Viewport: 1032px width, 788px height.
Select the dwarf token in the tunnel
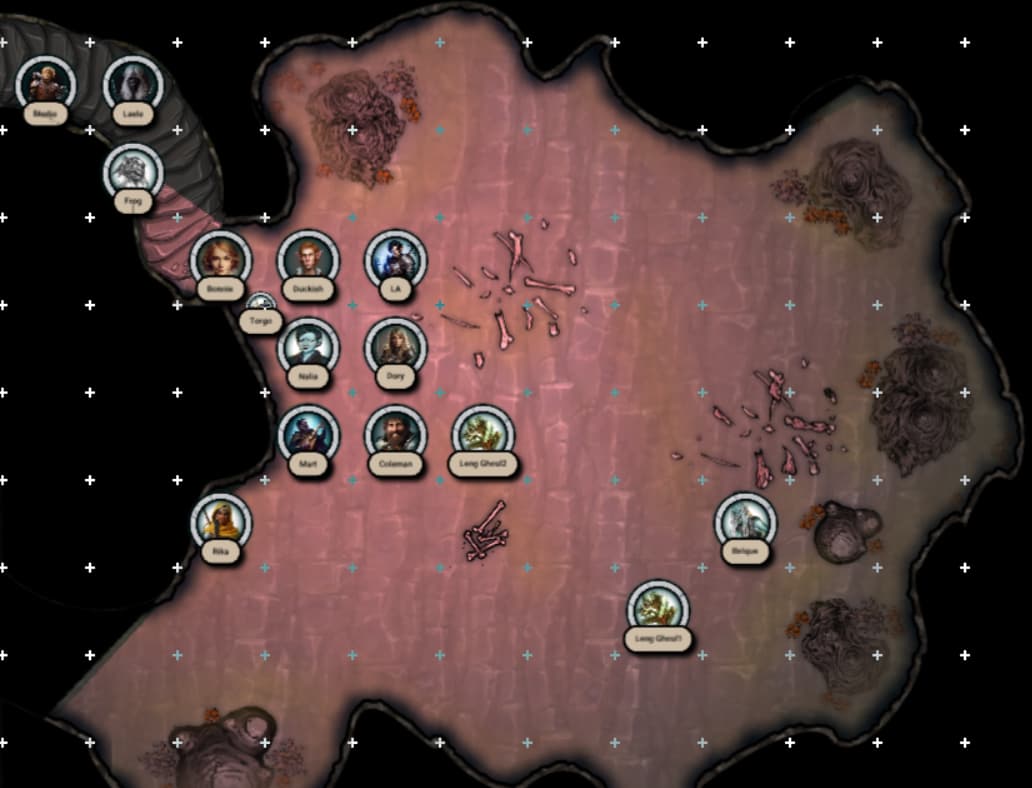(46, 84)
